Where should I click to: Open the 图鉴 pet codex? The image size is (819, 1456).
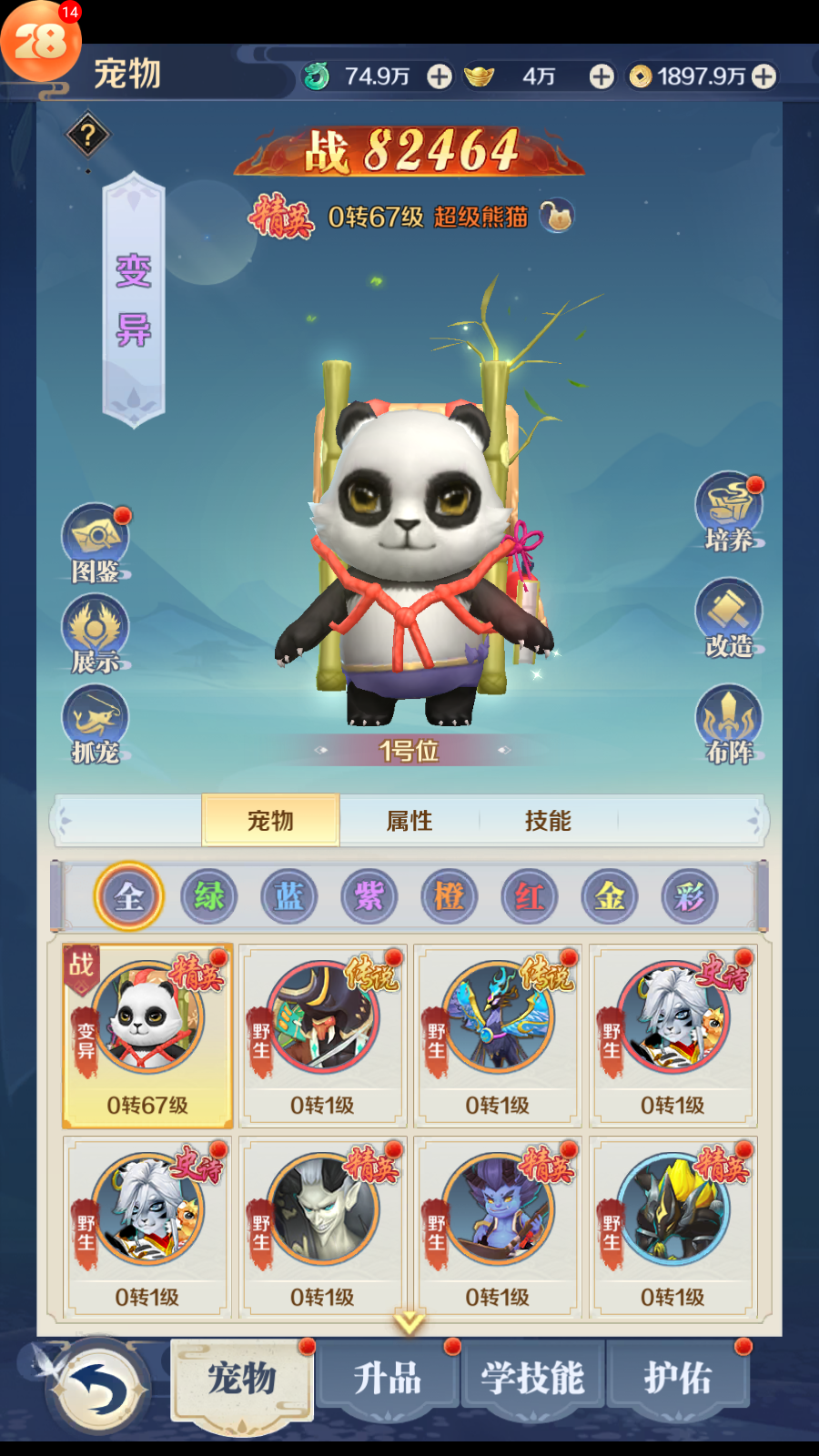pyautogui.click(x=96, y=543)
